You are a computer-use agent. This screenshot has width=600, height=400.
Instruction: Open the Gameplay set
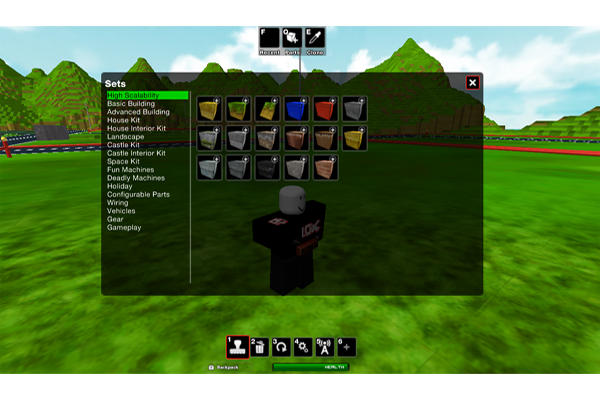click(x=125, y=228)
